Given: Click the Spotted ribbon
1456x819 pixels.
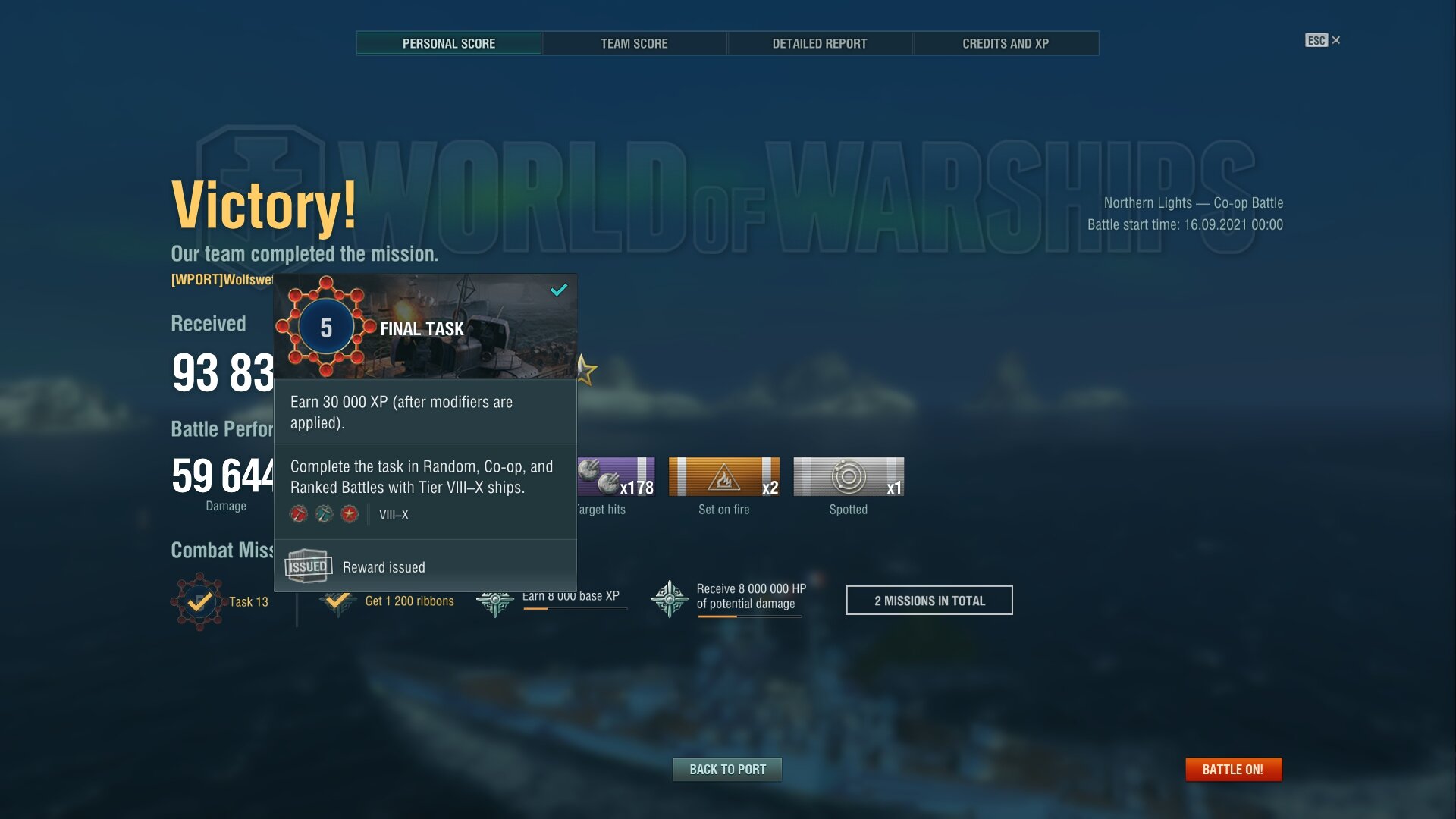Looking at the screenshot, I should [849, 477].
